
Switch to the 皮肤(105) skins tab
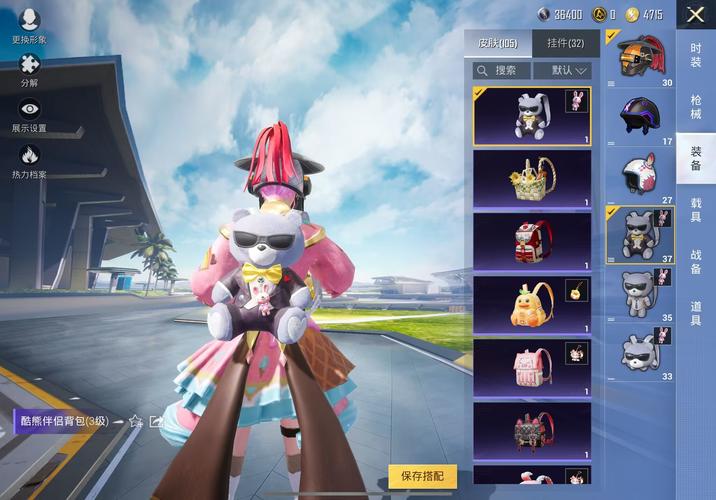[497, 43]
